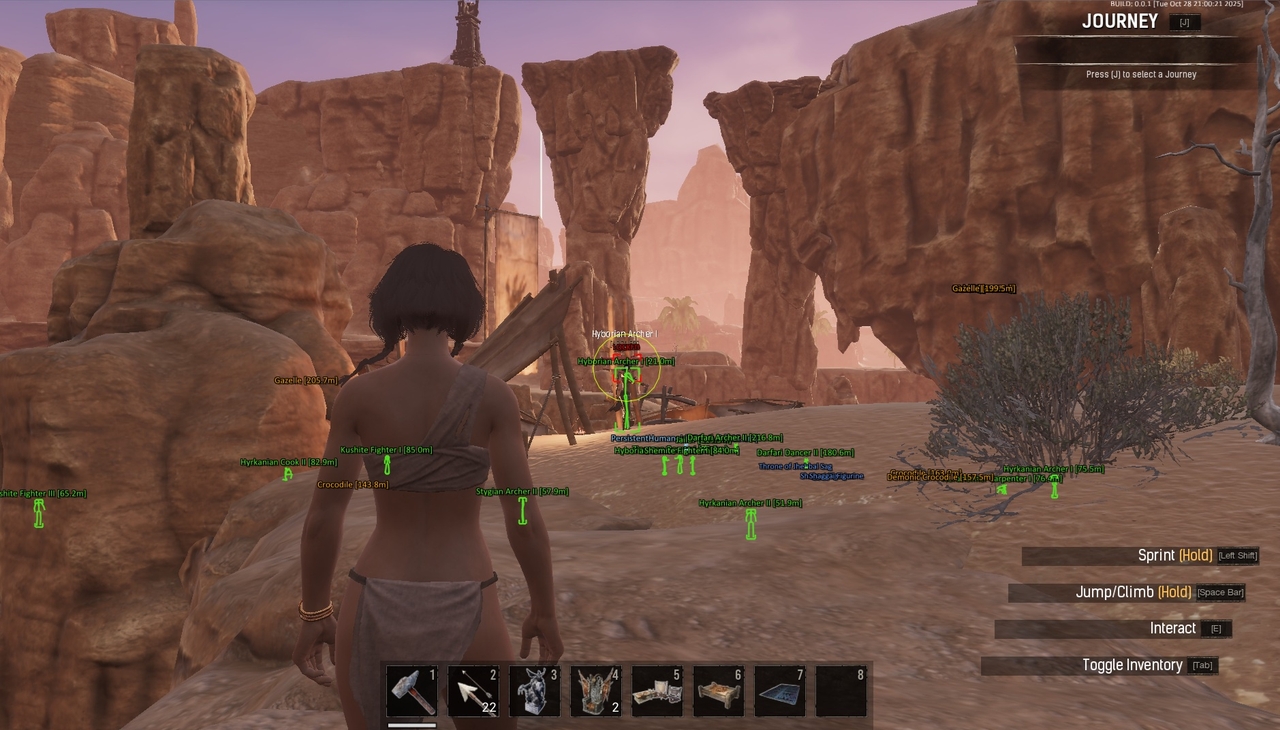This screenshot has width=1280, height=730.
Task: Click Hyborian Archer I's red health bar
Action: point(626,345)
